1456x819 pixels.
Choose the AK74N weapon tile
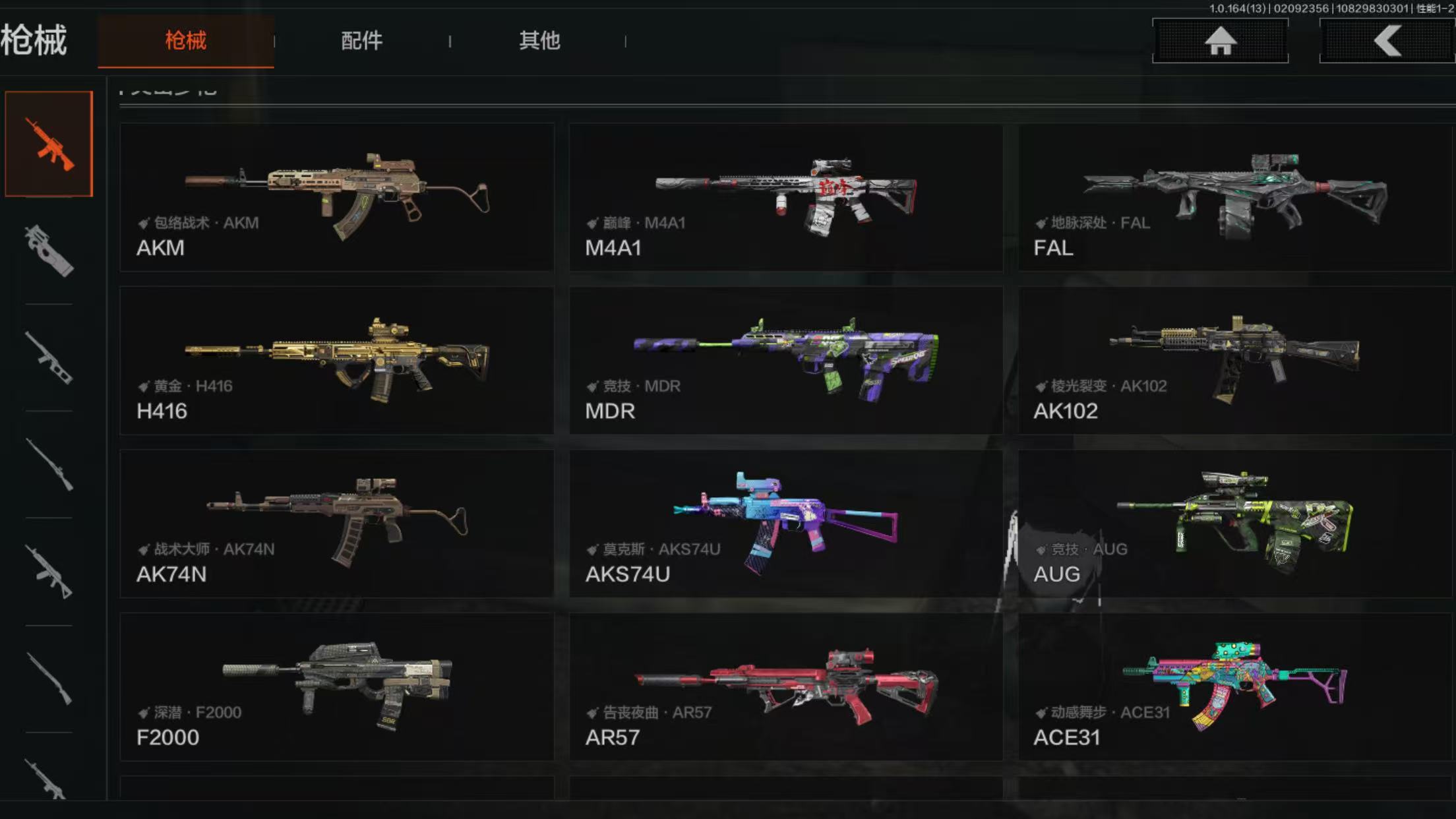337,524
